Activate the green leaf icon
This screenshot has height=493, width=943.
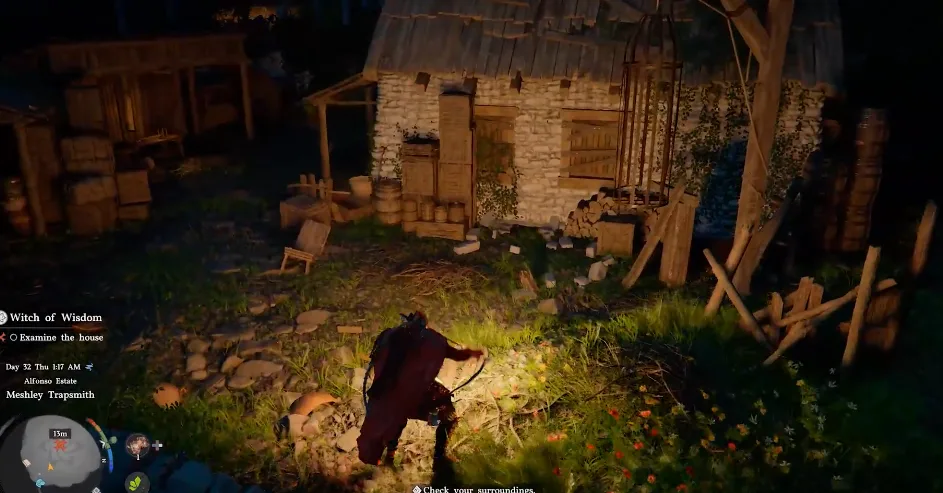tap(137, 482)
